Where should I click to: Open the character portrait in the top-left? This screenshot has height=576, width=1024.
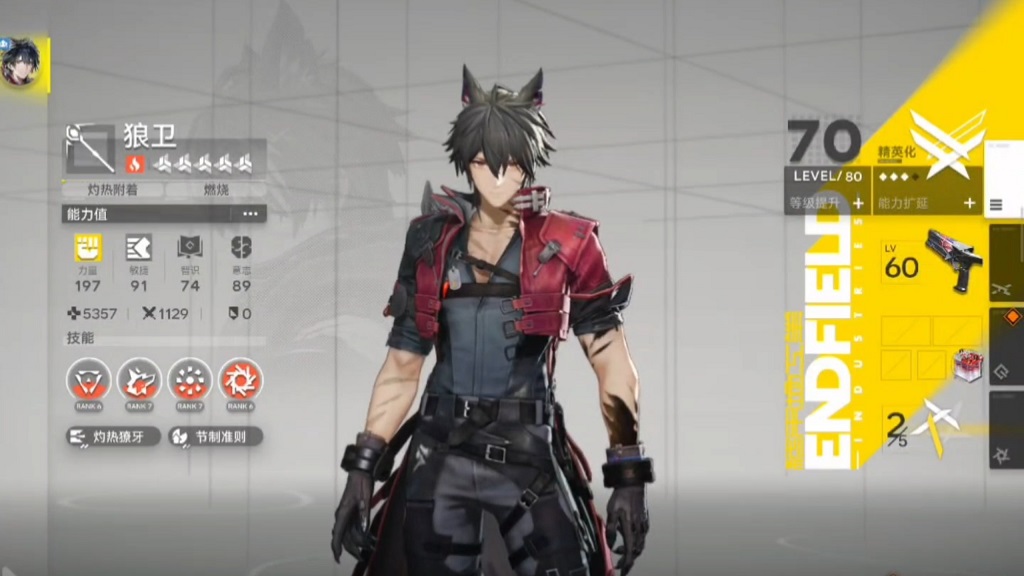click(x=22, y=64)
